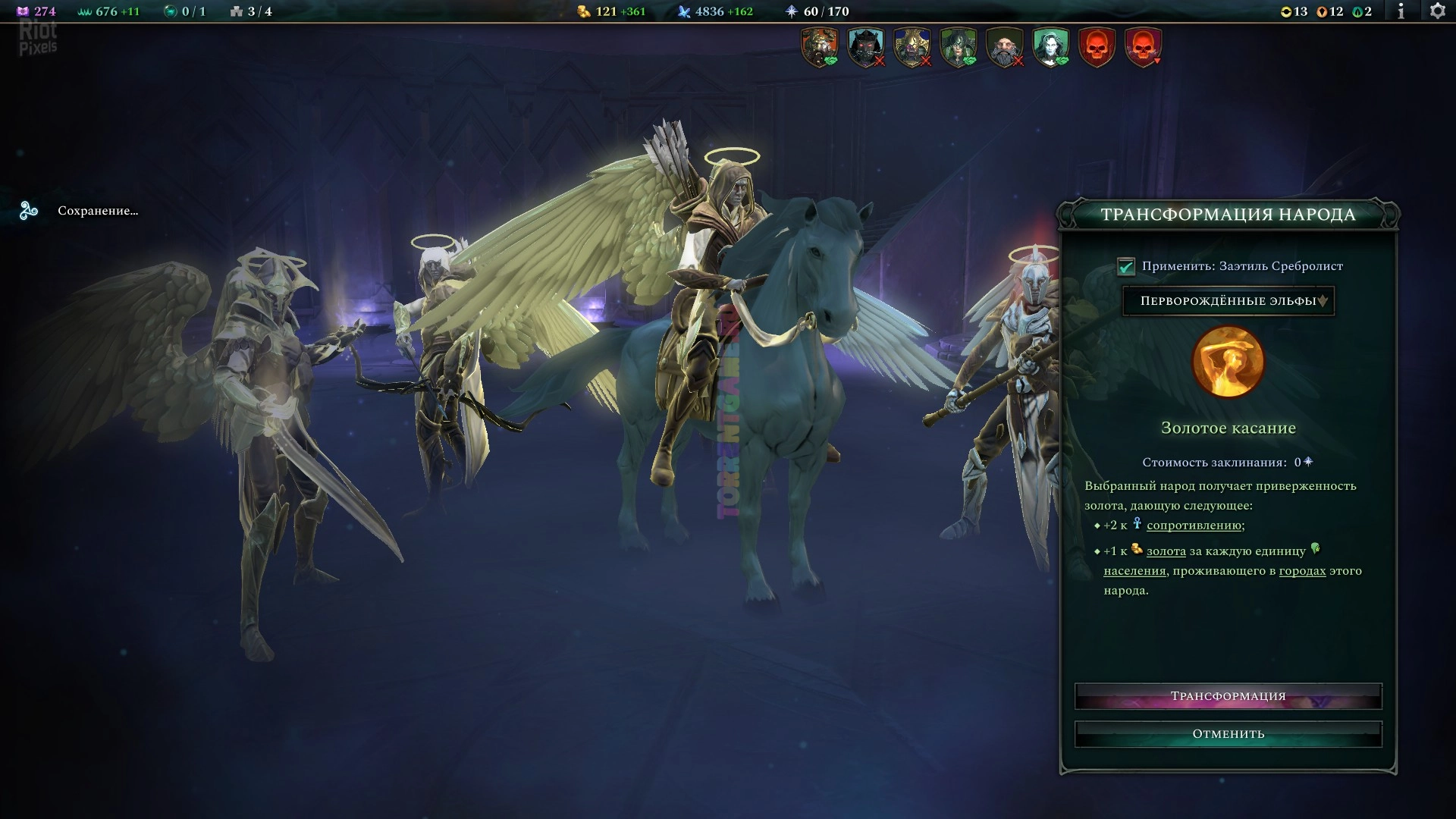Select the last red skull portrait with arrow
1456x819 pixels.
[x=1143, y=47]
